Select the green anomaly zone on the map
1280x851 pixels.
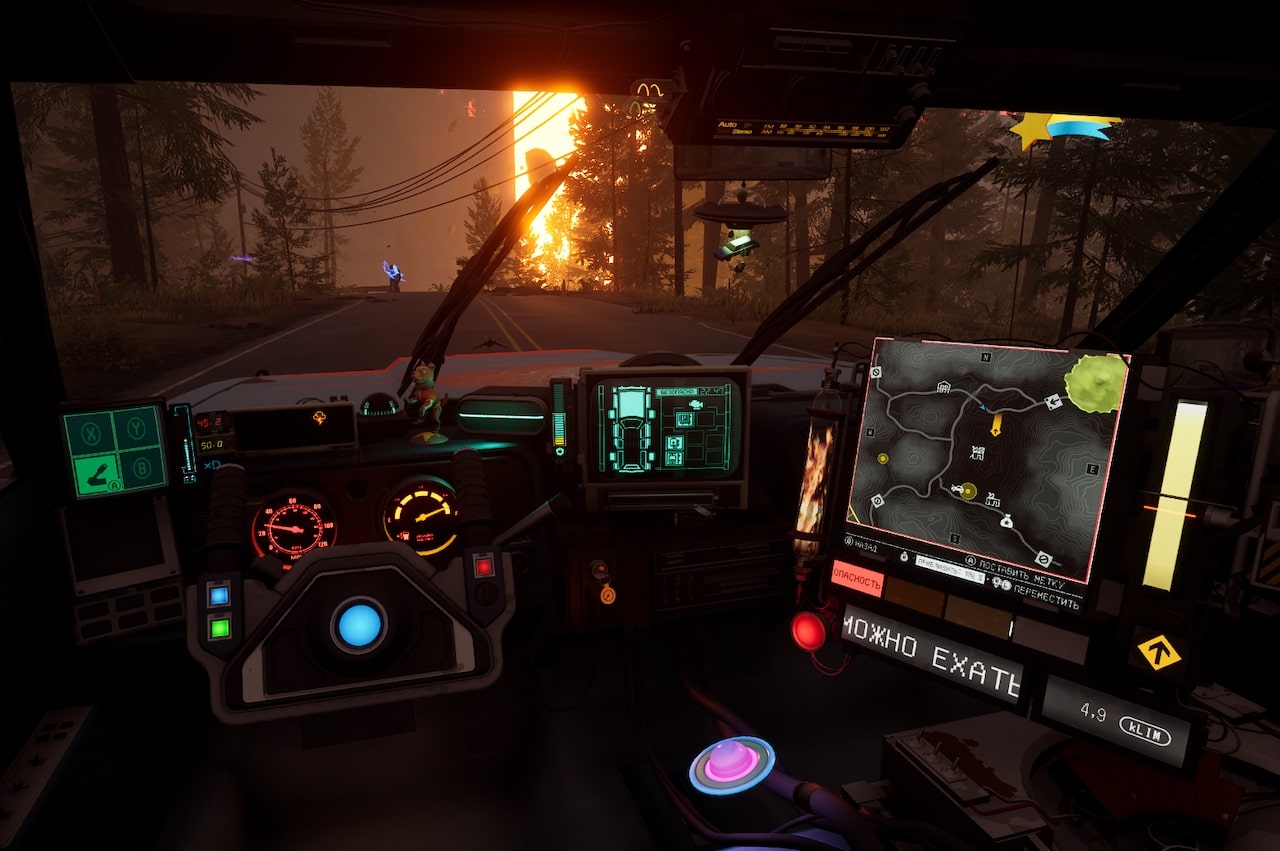pyautogui.click(x=1094, y=381)
